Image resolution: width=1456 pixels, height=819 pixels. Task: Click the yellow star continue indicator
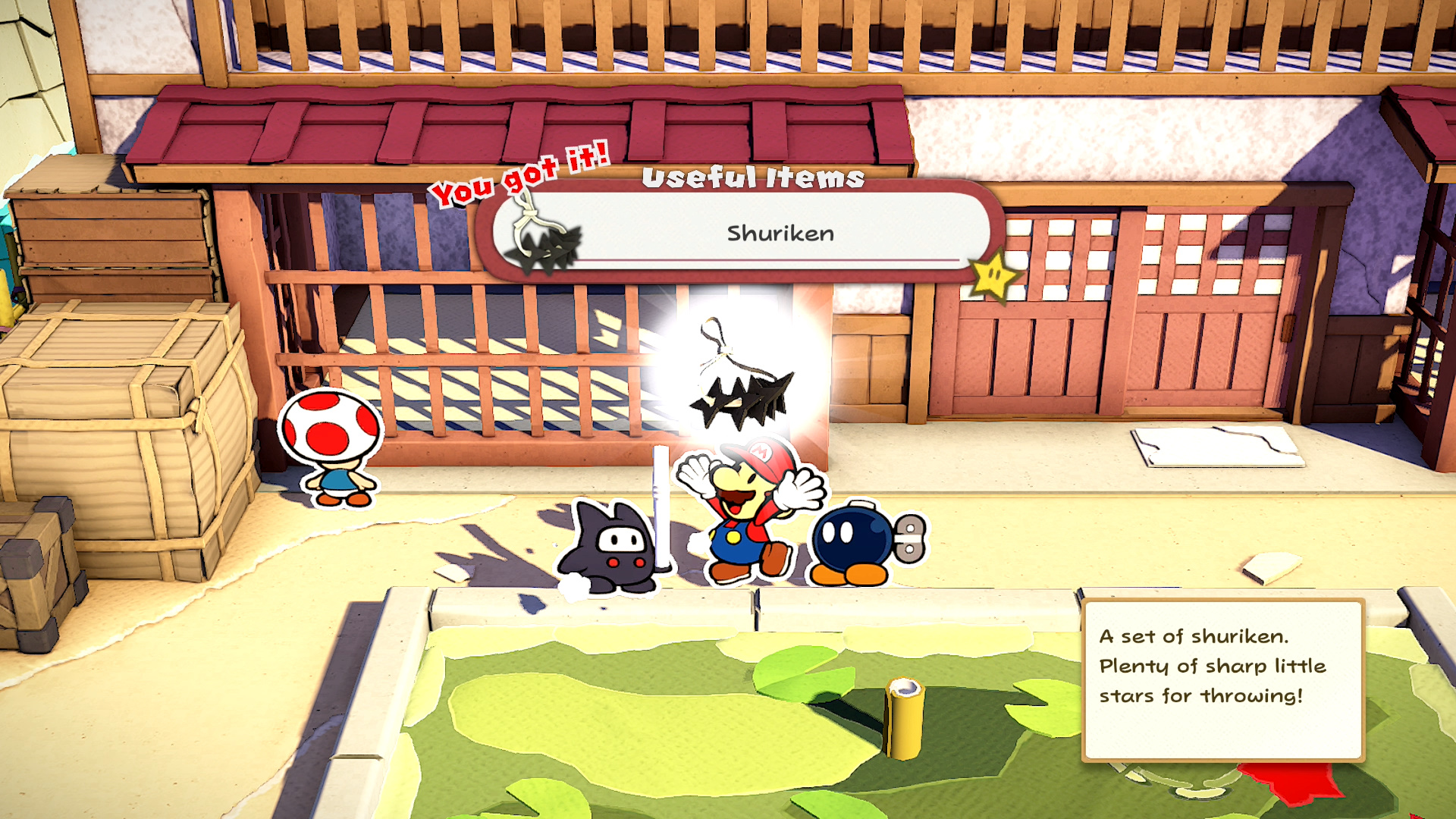[993, 275]
